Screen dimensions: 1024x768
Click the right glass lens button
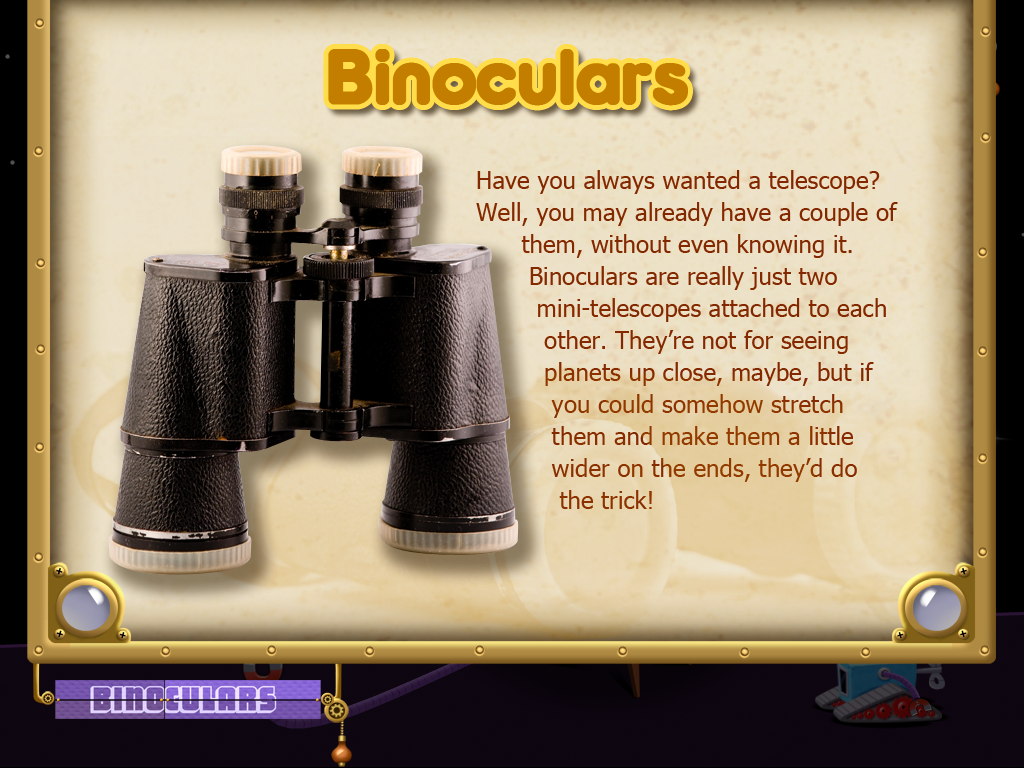(936, 606)
